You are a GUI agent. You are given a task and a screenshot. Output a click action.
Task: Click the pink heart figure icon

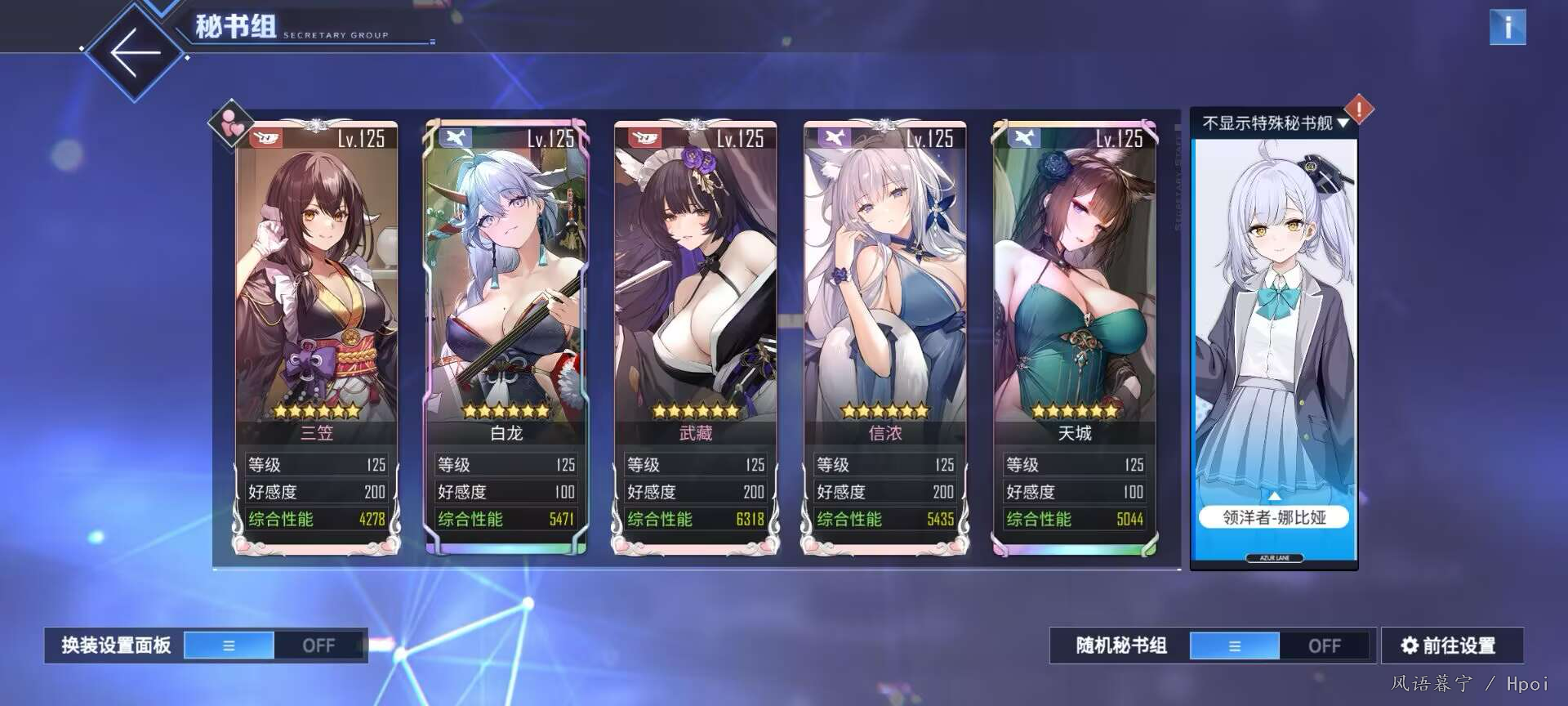231,124
